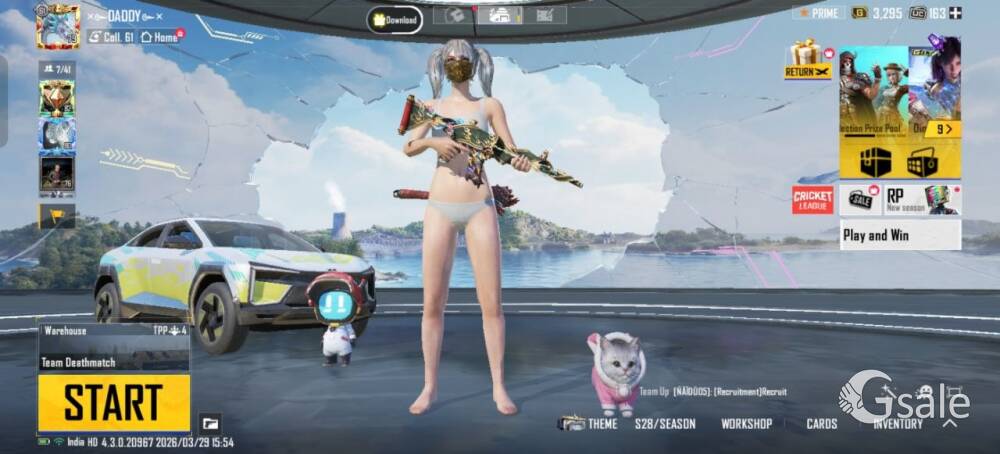This screenshot has height=454, width=1000.
Task: Open the Download button at top
Action: coord(394,18)
